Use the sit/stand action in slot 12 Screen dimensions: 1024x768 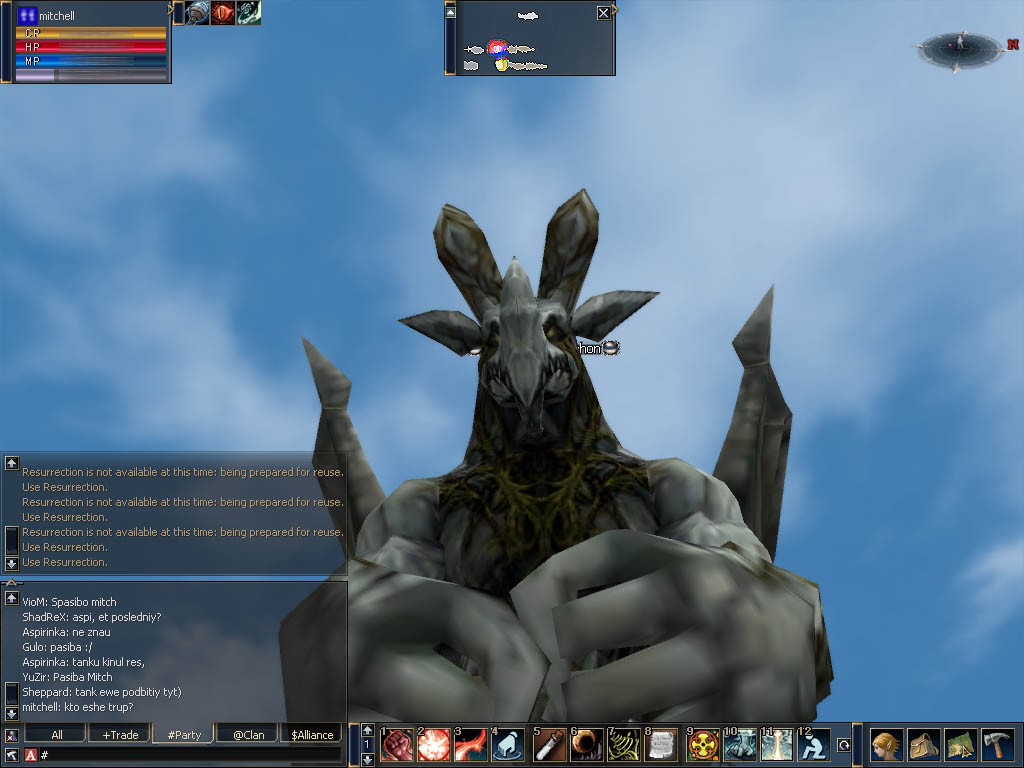815,745
